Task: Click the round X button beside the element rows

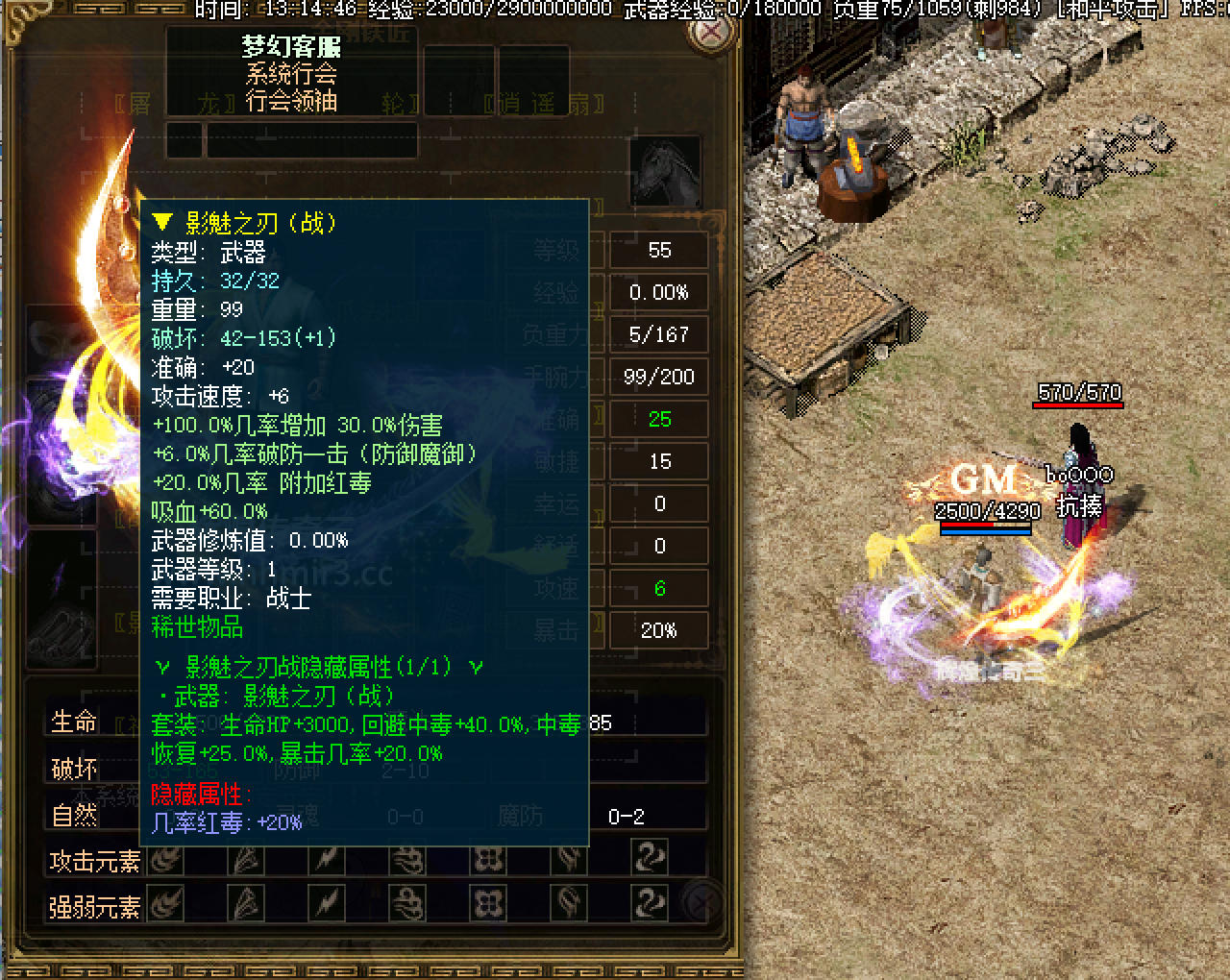Action: [x=706, y=902]
